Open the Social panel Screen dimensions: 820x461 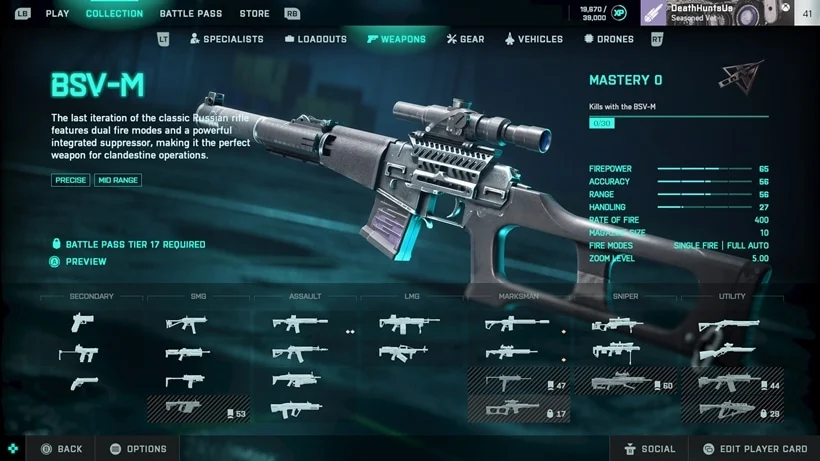coord(649,449)
